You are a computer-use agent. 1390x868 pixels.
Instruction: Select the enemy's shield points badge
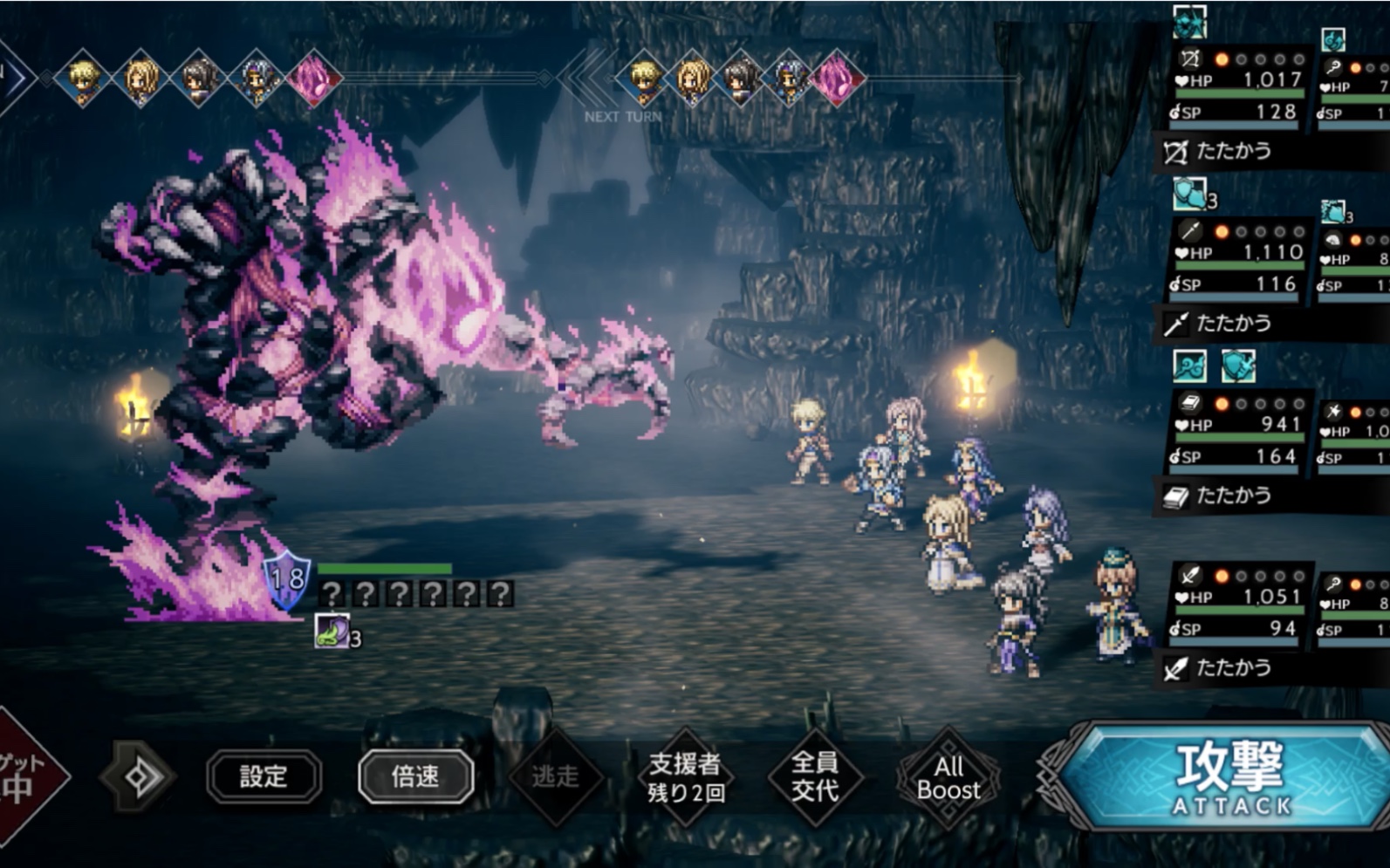click(x=287, y=580)
